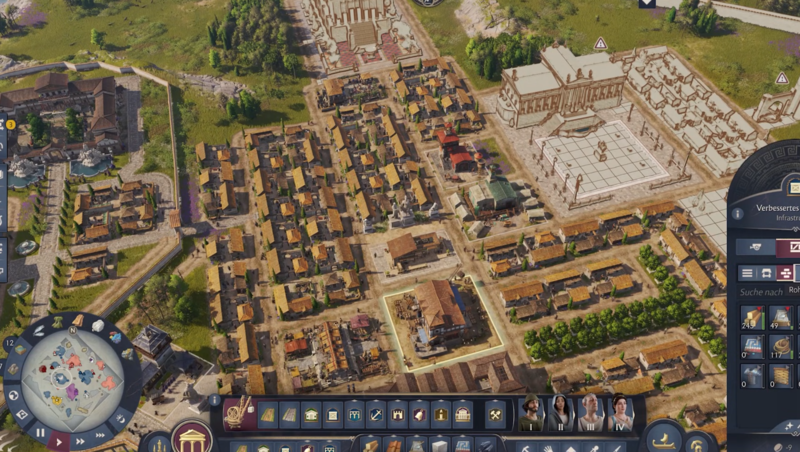Open the temple building round button
This screenshot has width=800, height=452.
tap(191, 439)
